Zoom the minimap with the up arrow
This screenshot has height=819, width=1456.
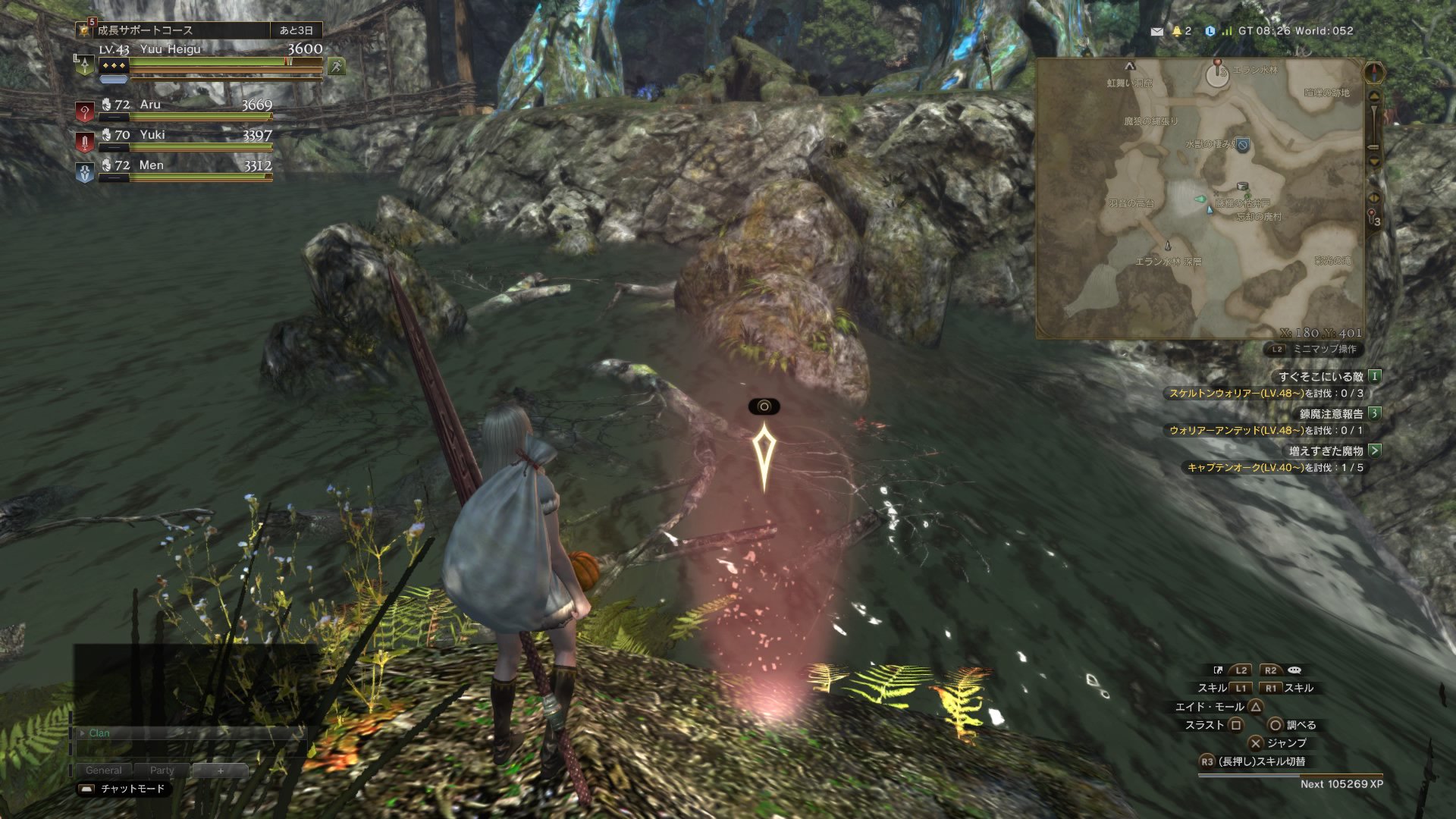tap(1374, 97)
